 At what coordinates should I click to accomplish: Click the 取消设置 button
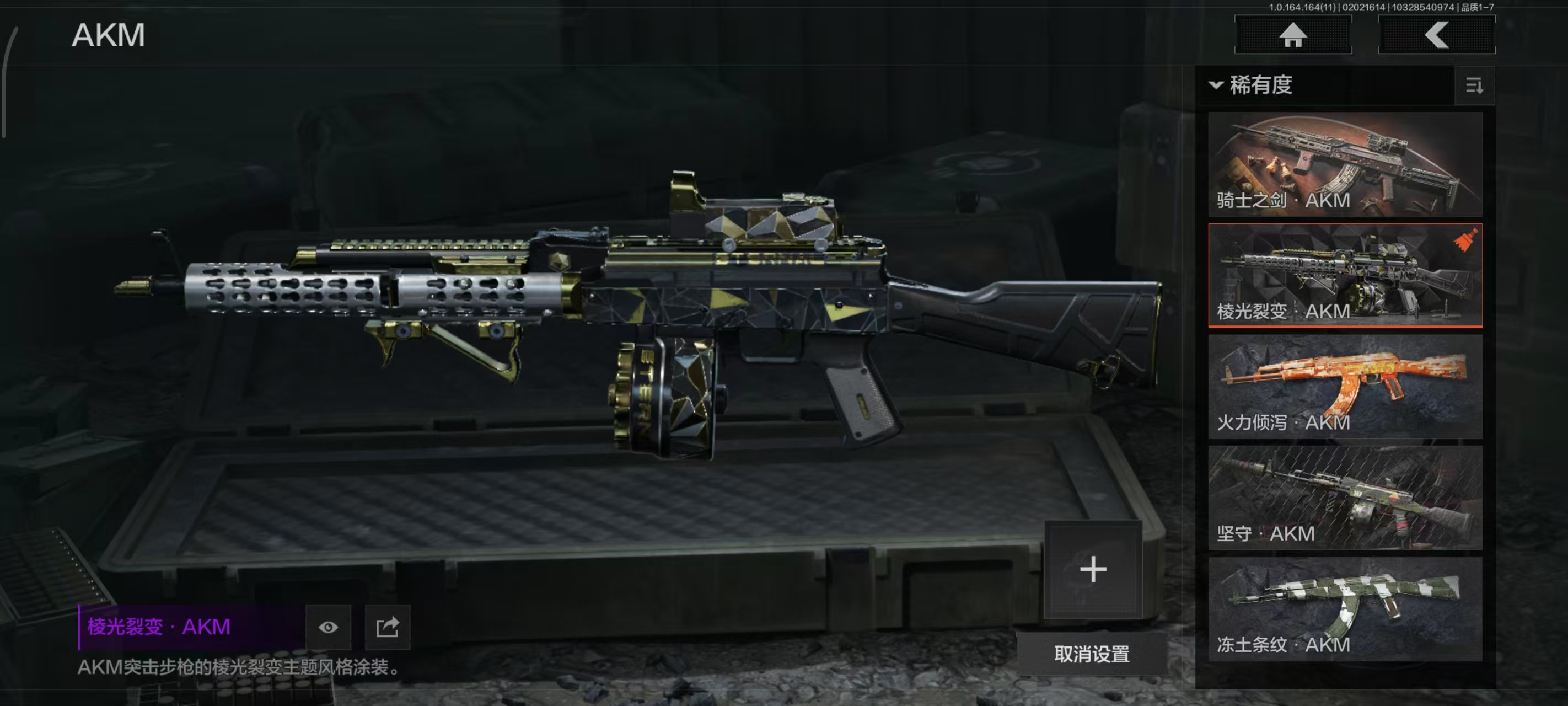pos(1092,654)
